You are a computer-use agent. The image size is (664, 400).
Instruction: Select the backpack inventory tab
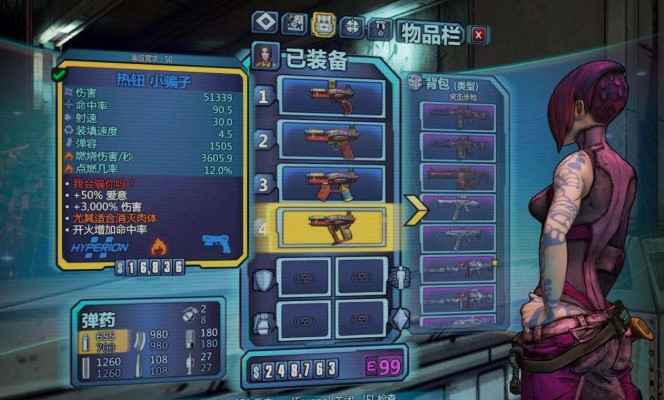tap(323, 23)
